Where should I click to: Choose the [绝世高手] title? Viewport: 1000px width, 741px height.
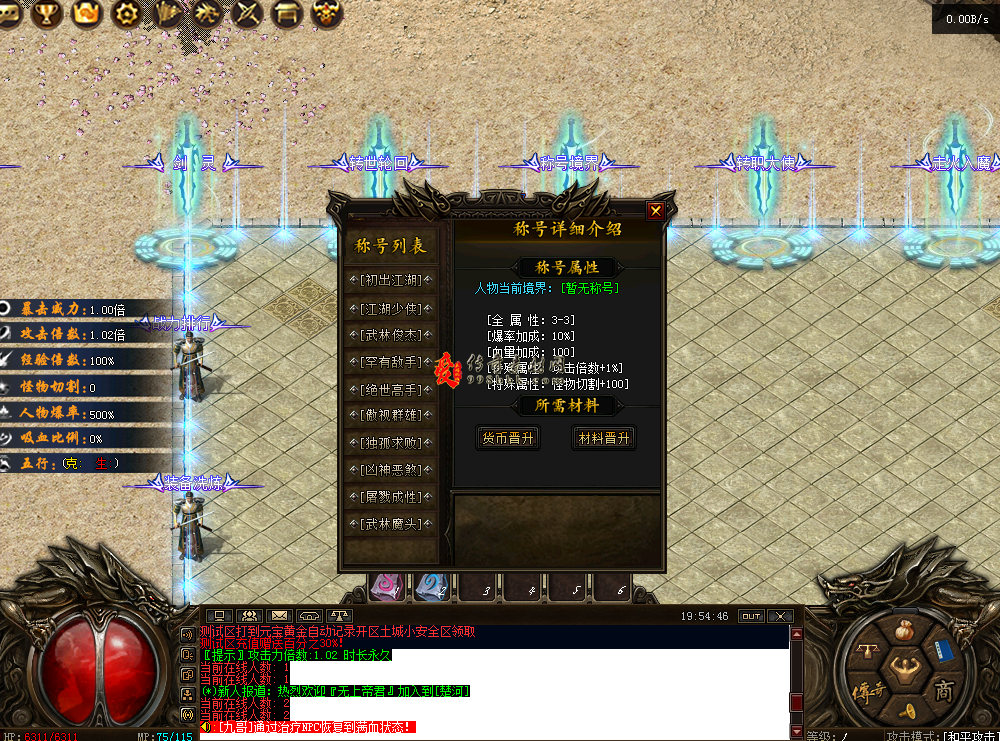pos(391,389)
